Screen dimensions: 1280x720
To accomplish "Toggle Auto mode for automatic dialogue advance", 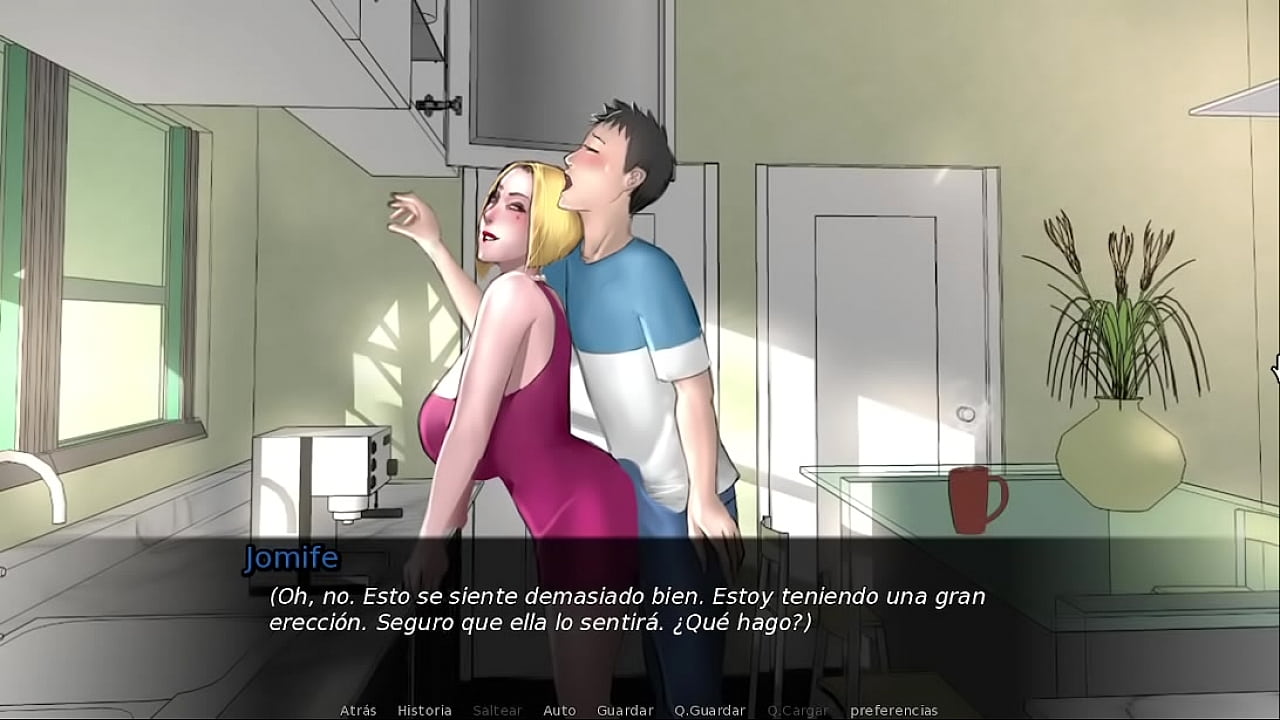I will pyautogui.click(x=559, y=710).
